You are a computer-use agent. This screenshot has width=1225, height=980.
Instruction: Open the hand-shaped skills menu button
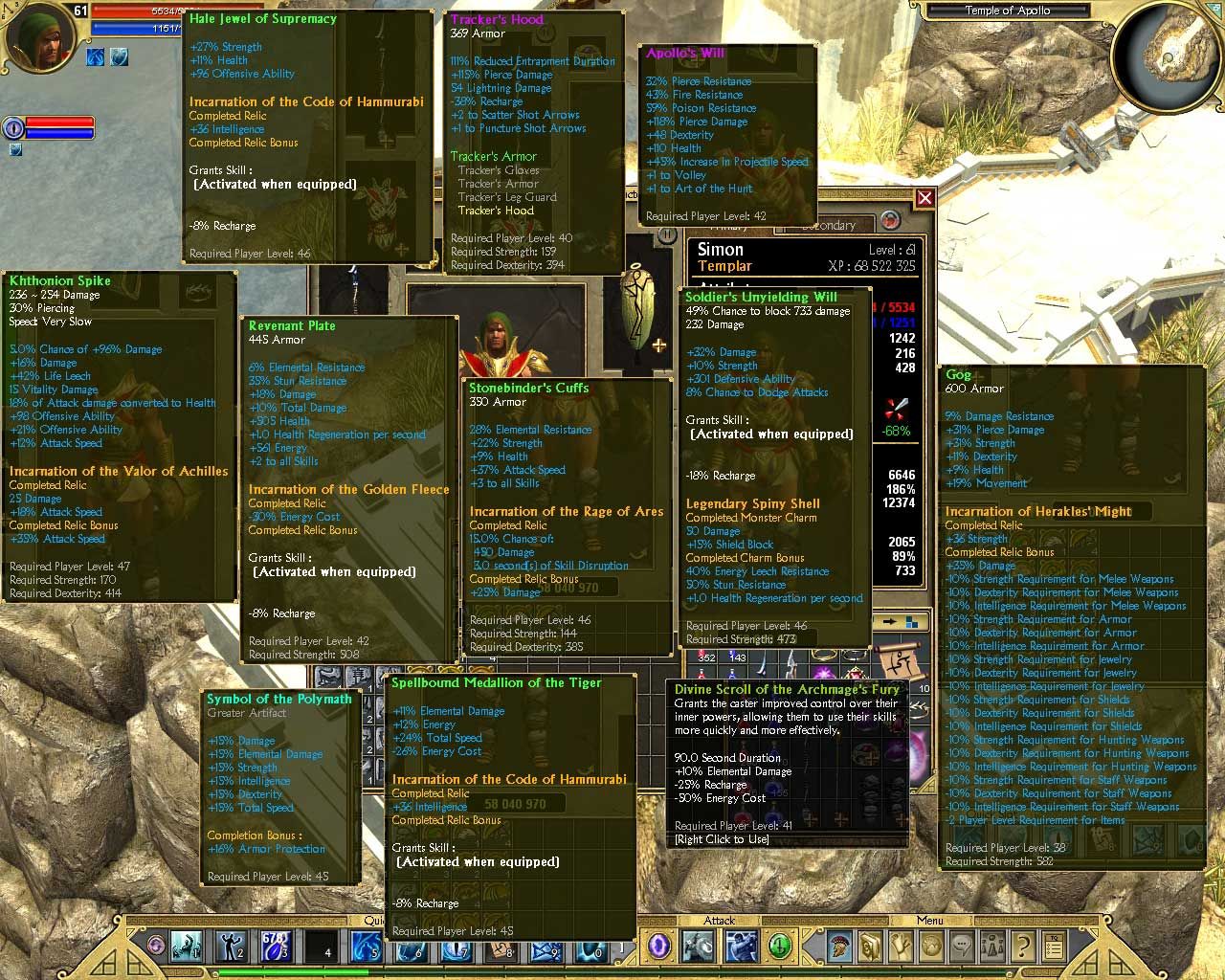pos(902,947)
